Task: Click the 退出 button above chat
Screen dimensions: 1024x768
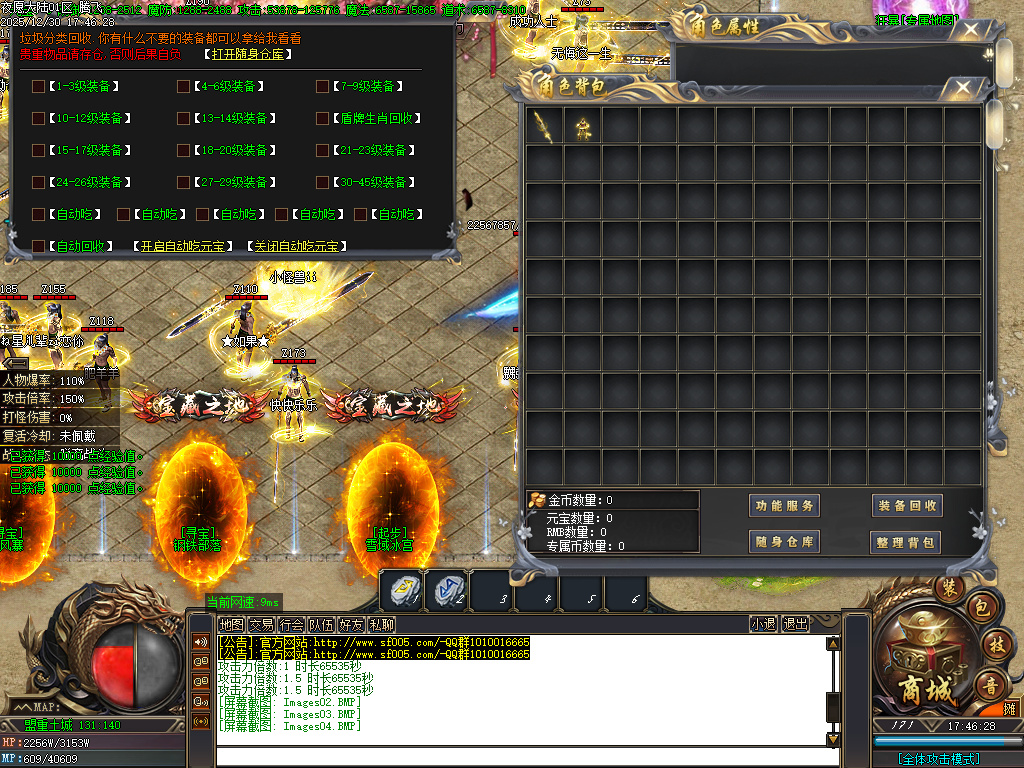Action: click(795, 624)
